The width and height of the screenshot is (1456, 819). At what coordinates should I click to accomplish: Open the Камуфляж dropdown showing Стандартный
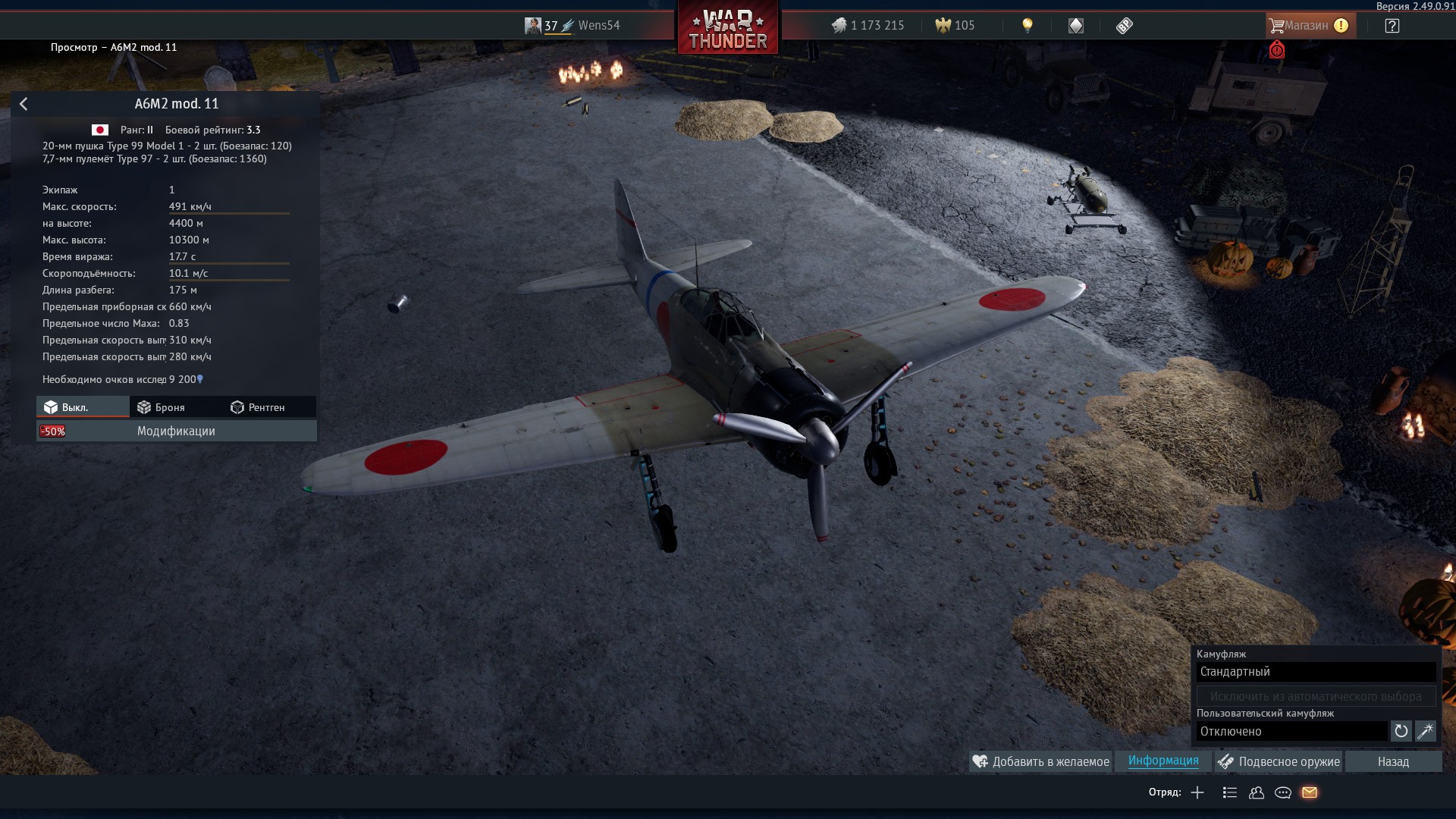[1316, 672]
